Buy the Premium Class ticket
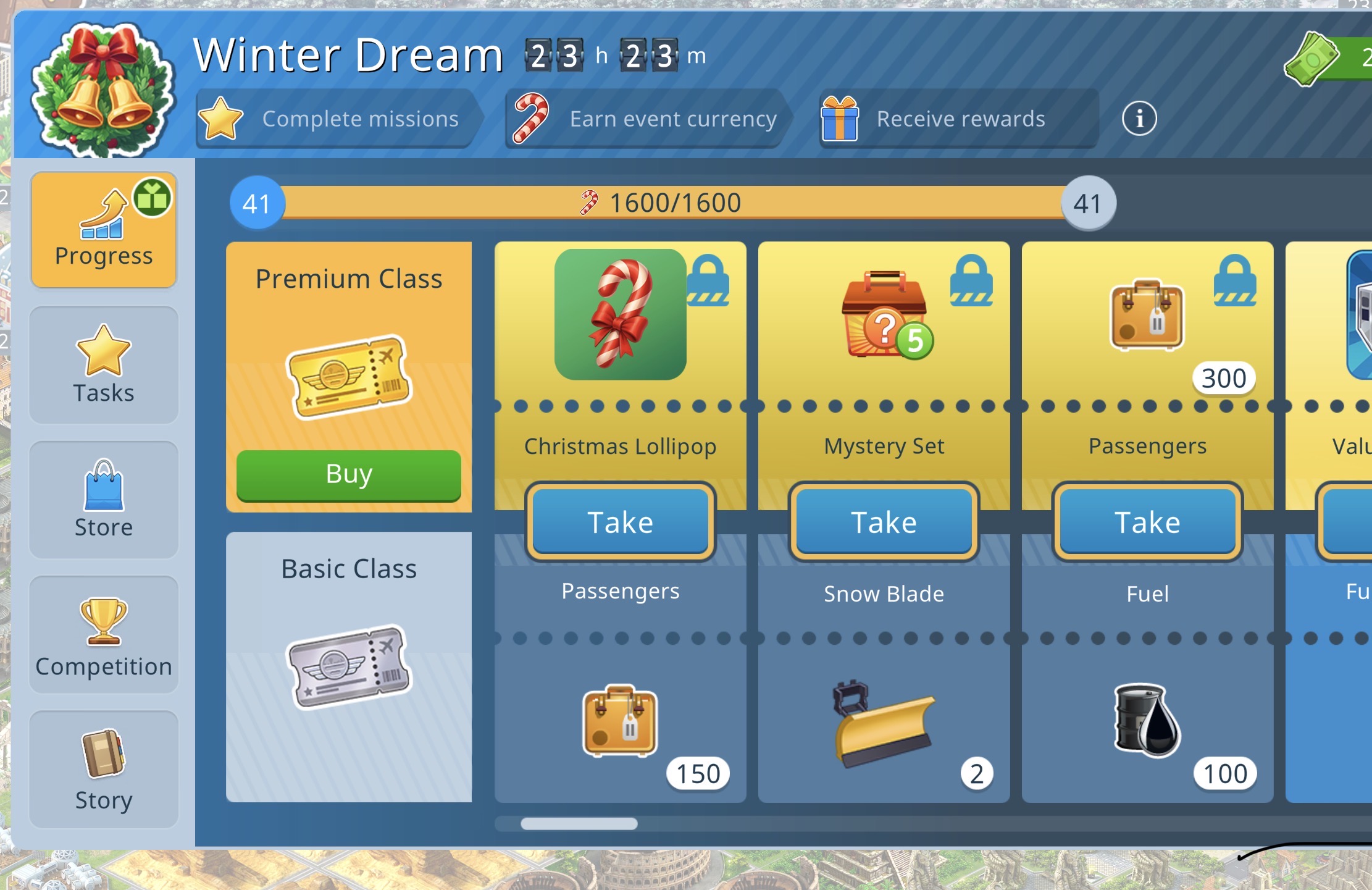The image size is (1372, 890). (348, 474)
